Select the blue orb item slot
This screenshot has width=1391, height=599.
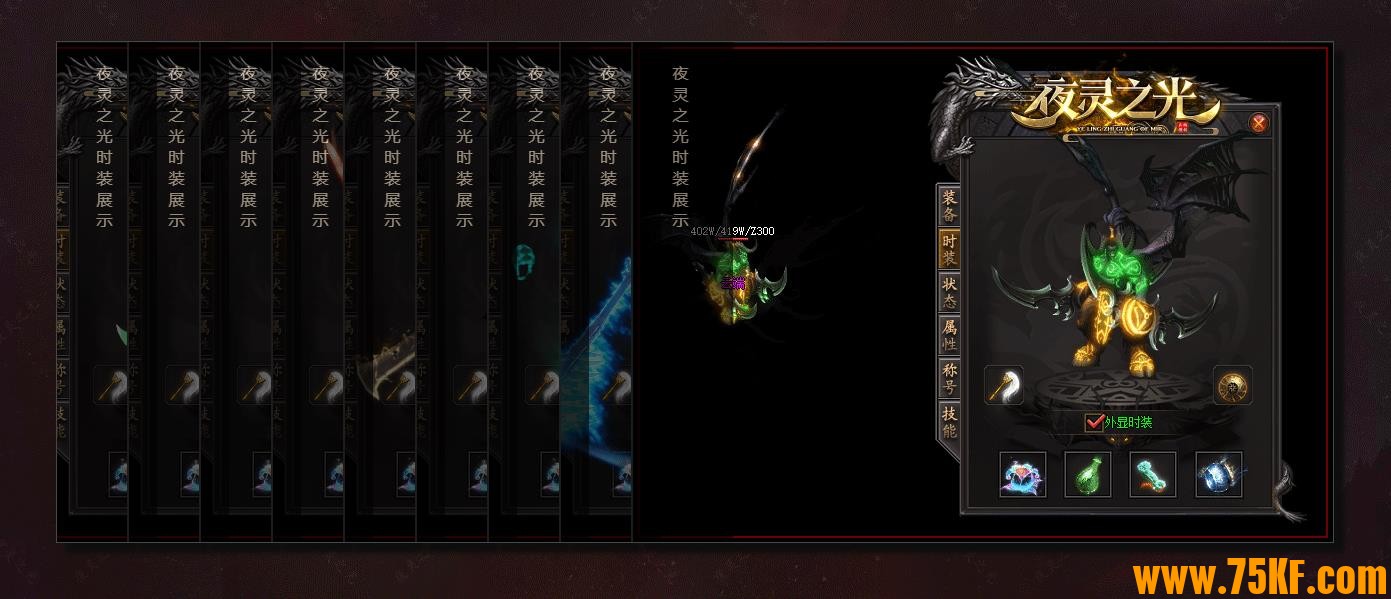pos(1219,475)
